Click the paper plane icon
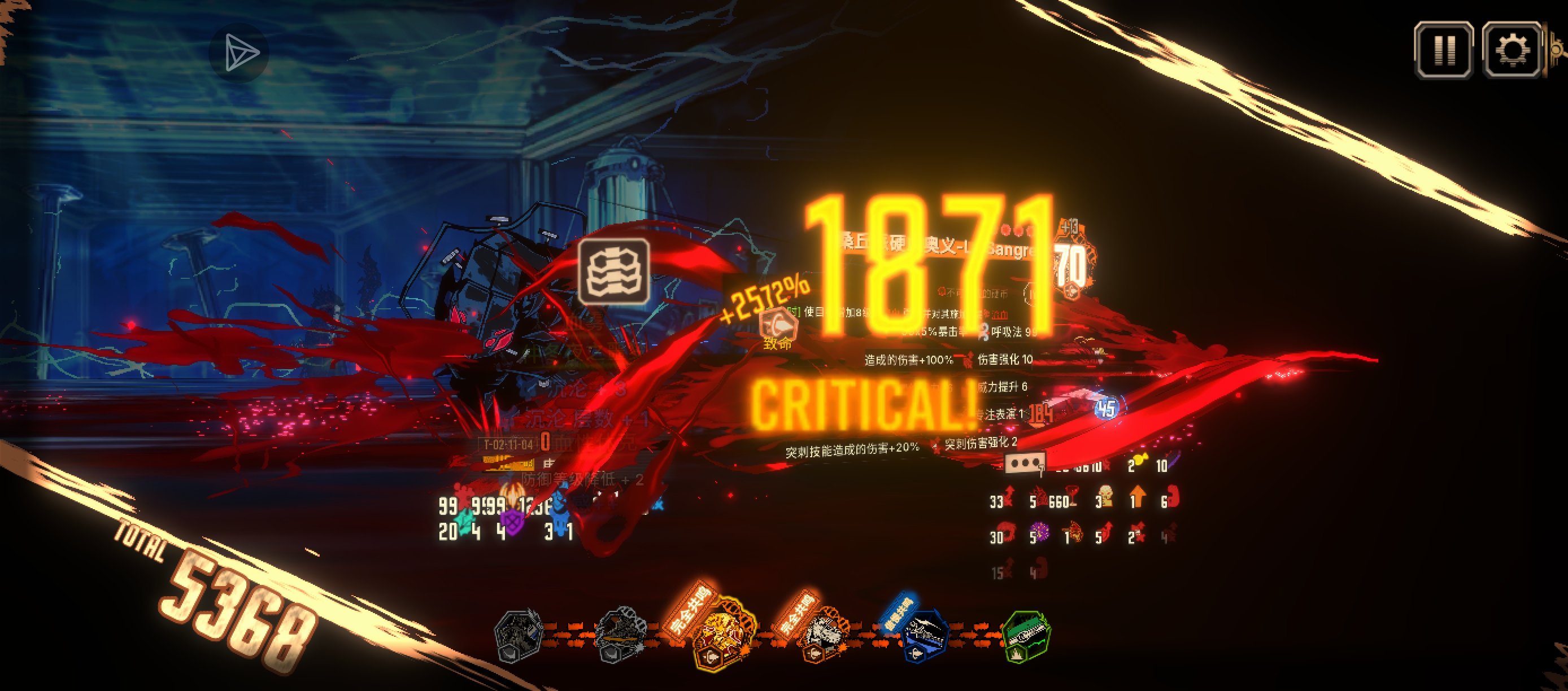The width and height of the screenshot is (1568, 691). point(240,53)
